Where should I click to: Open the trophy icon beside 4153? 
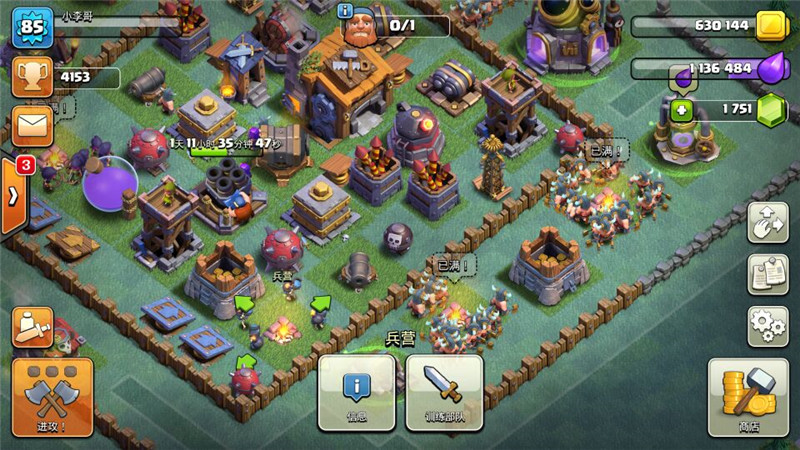point(33,75)
